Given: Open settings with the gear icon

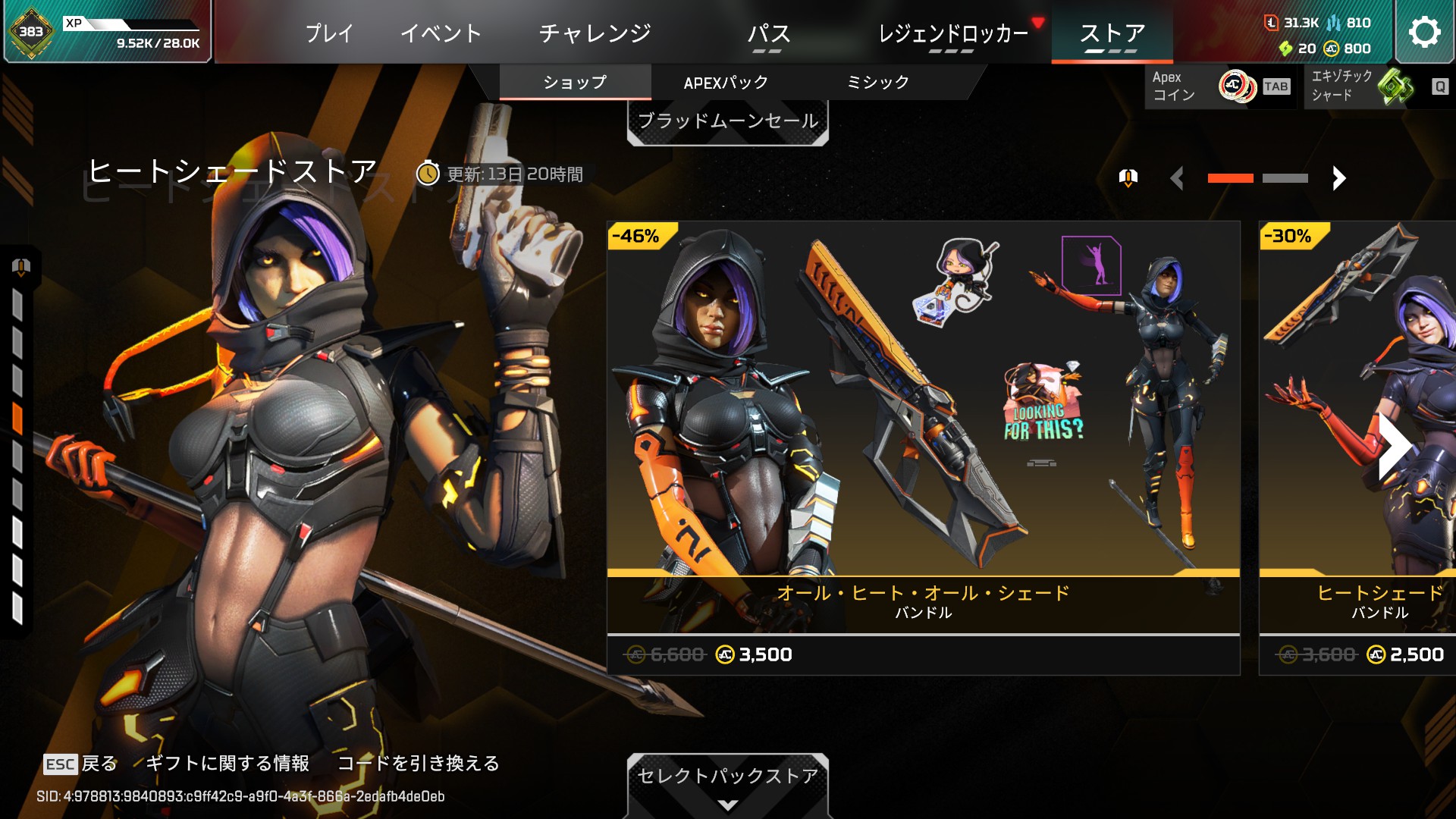Looking at the screenshot, I should click(1423, 32).
